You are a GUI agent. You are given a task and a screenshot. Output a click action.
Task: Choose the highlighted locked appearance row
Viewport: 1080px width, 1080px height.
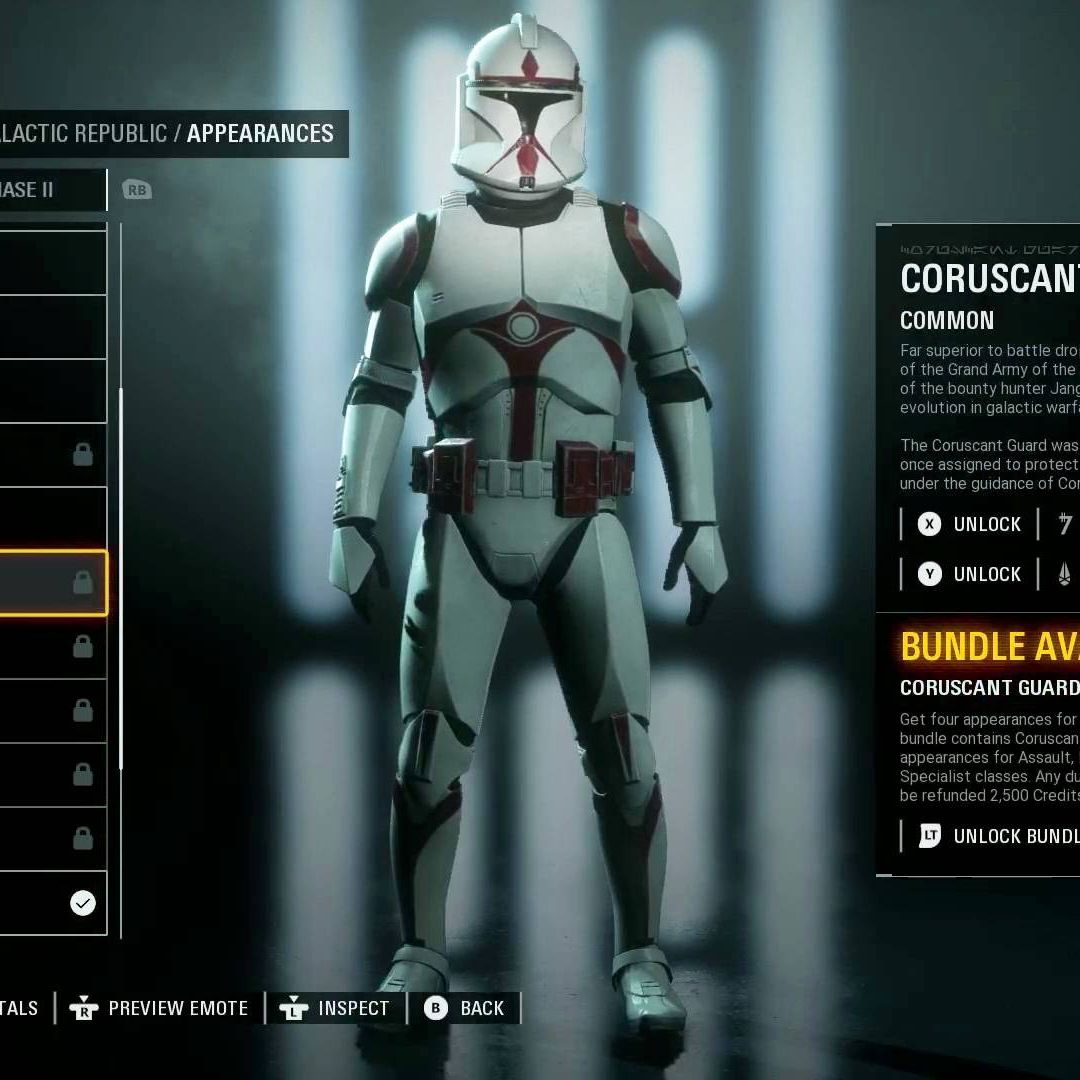[x=50, y=582]
